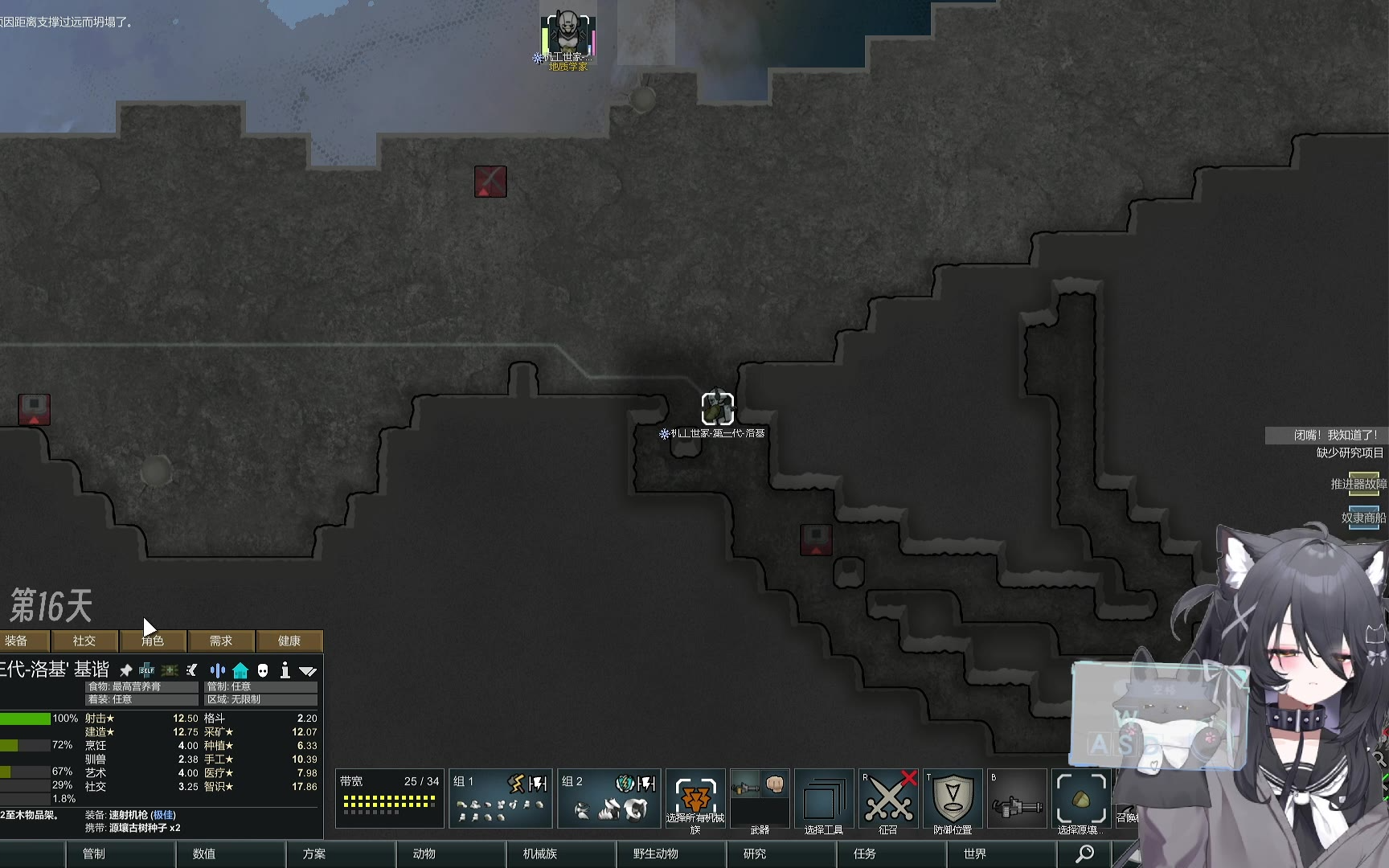Show the 健康 health tab

click(289, 641)
